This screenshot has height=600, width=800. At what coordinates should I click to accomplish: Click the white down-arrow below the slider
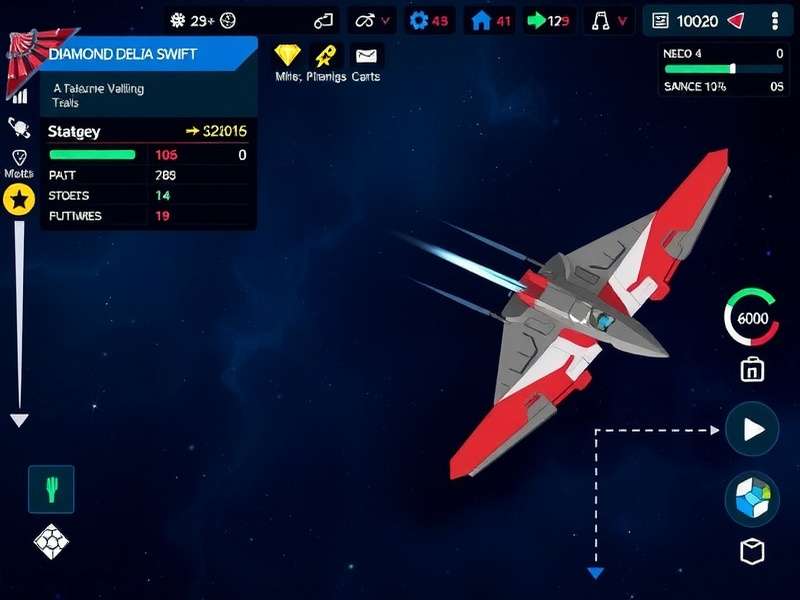(19, 420)
